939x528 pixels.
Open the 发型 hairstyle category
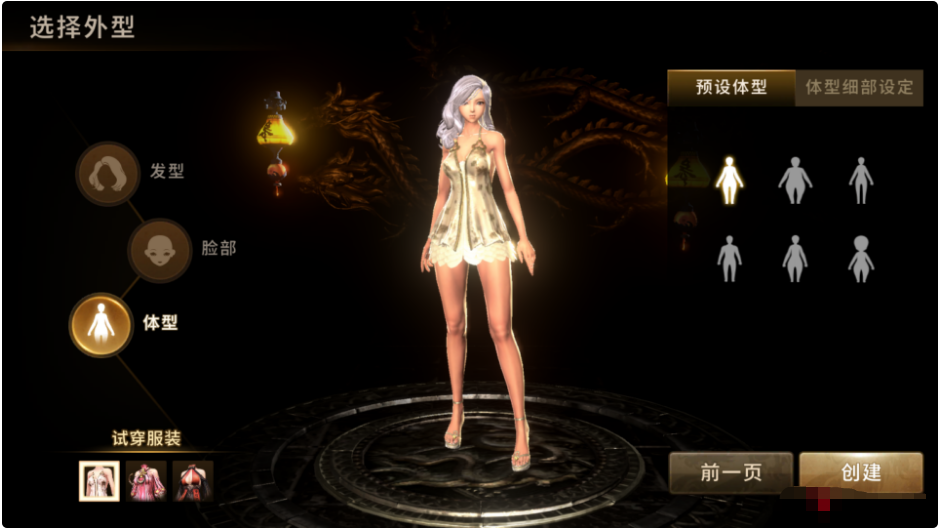tap(108, 173)
